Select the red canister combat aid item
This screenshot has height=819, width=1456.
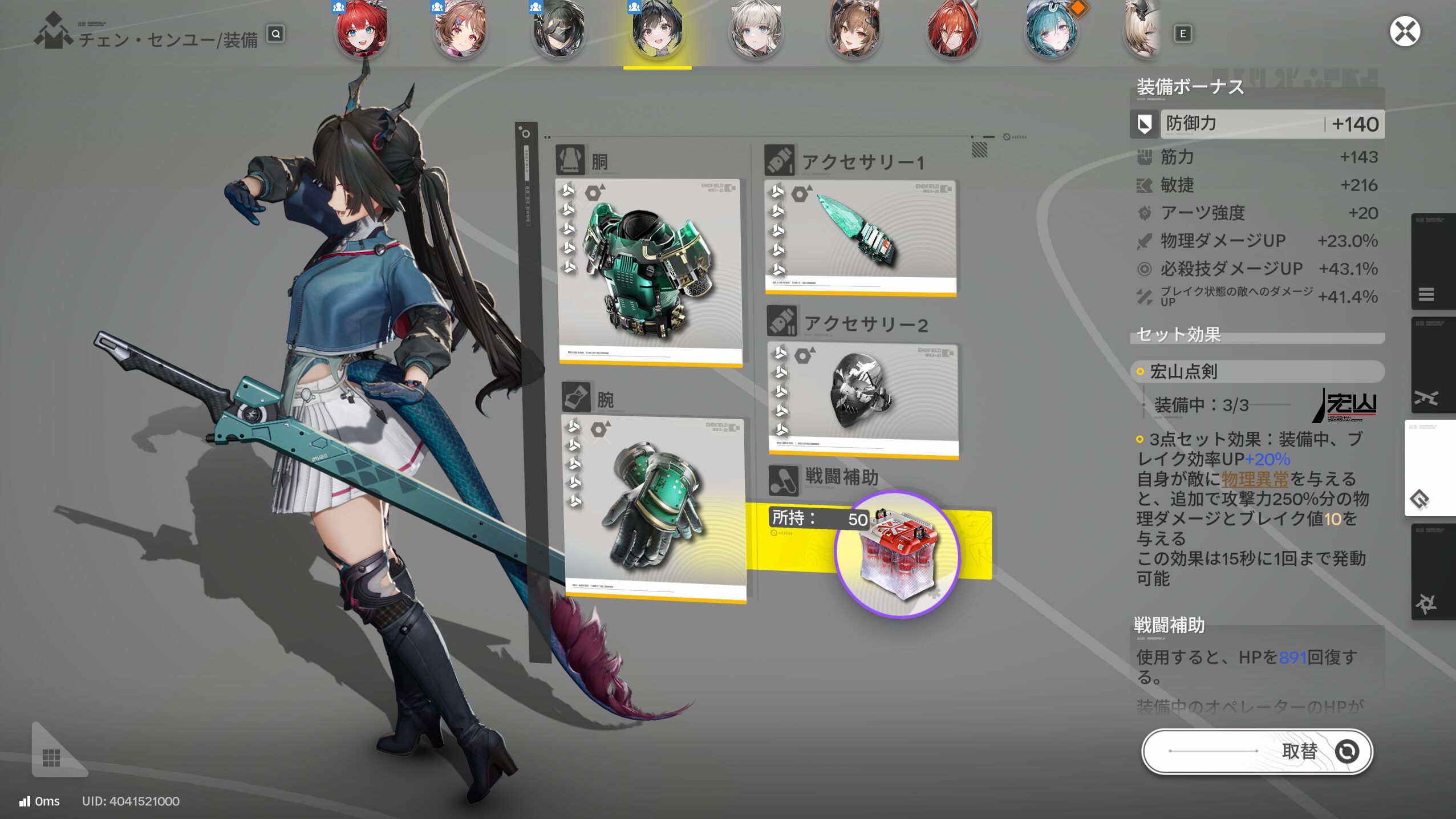tap(897, 554)
